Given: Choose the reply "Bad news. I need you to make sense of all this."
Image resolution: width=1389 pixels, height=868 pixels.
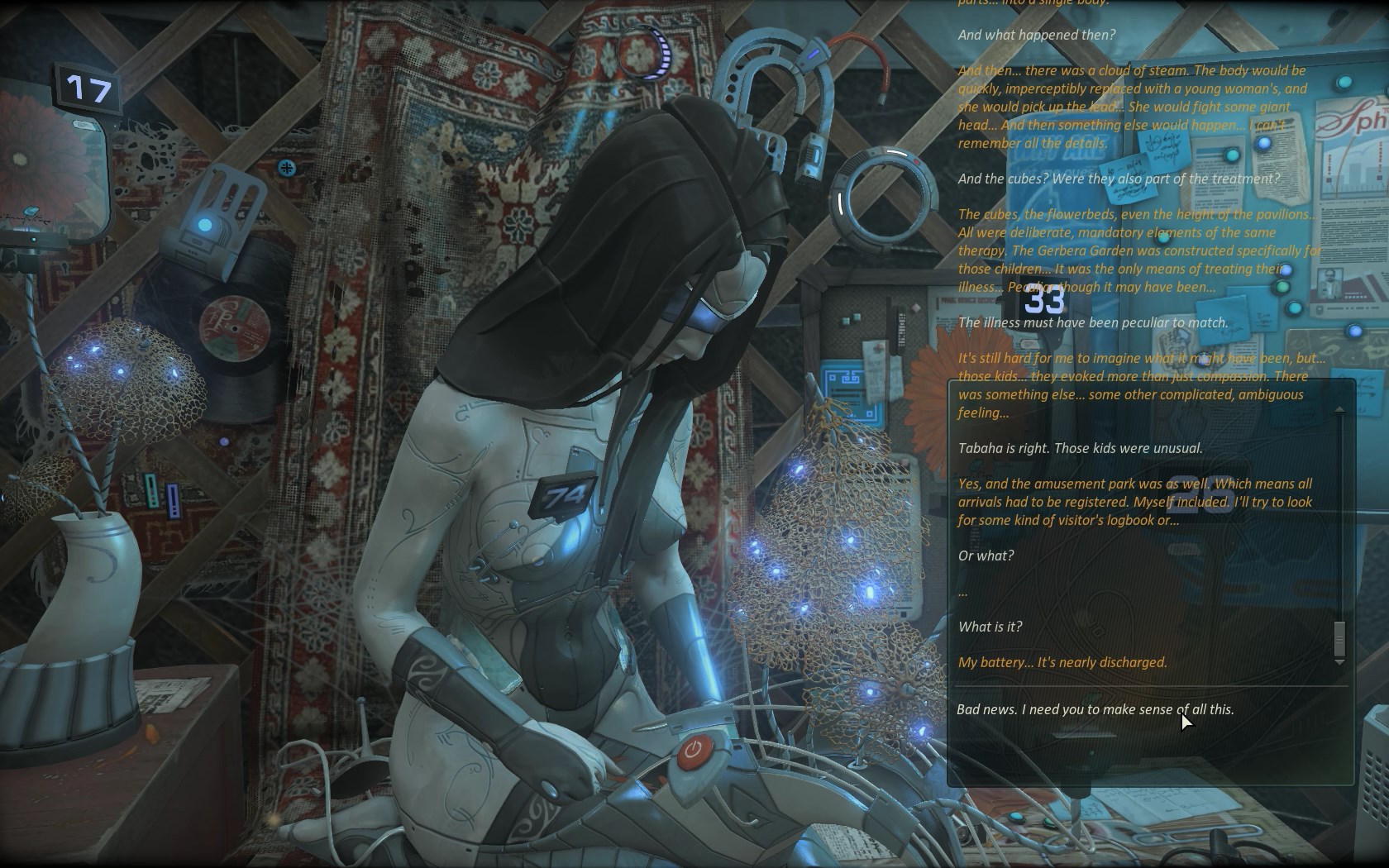Looking at the screenshot, I should coord(1095,709).
